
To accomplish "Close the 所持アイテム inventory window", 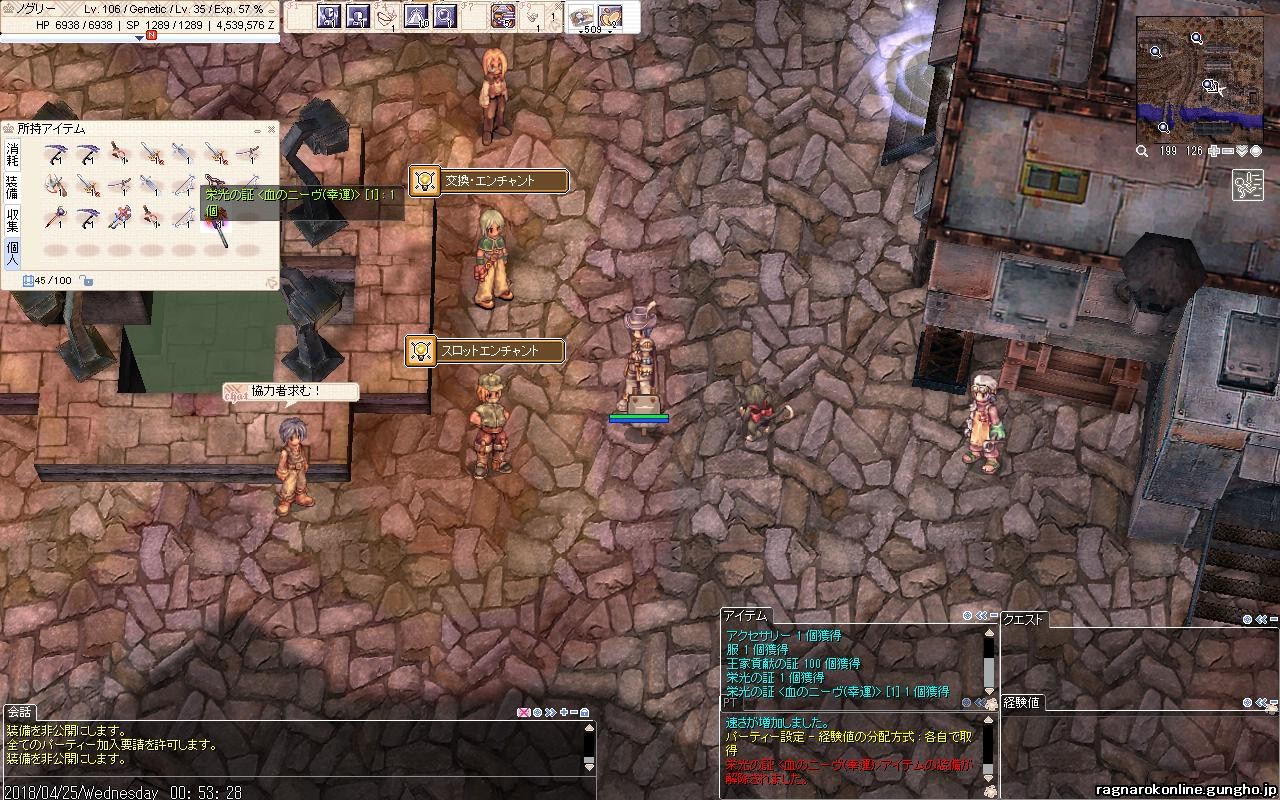I will (271, 129).
